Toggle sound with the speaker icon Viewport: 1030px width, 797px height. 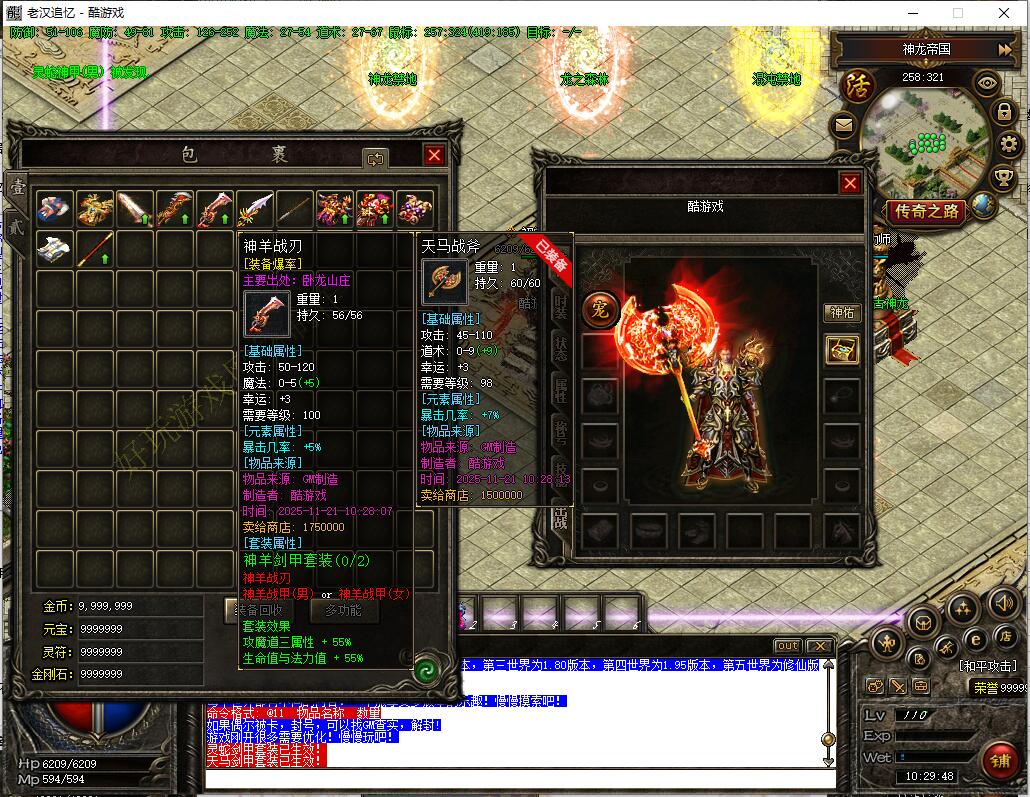click(x=1003, y=603)
